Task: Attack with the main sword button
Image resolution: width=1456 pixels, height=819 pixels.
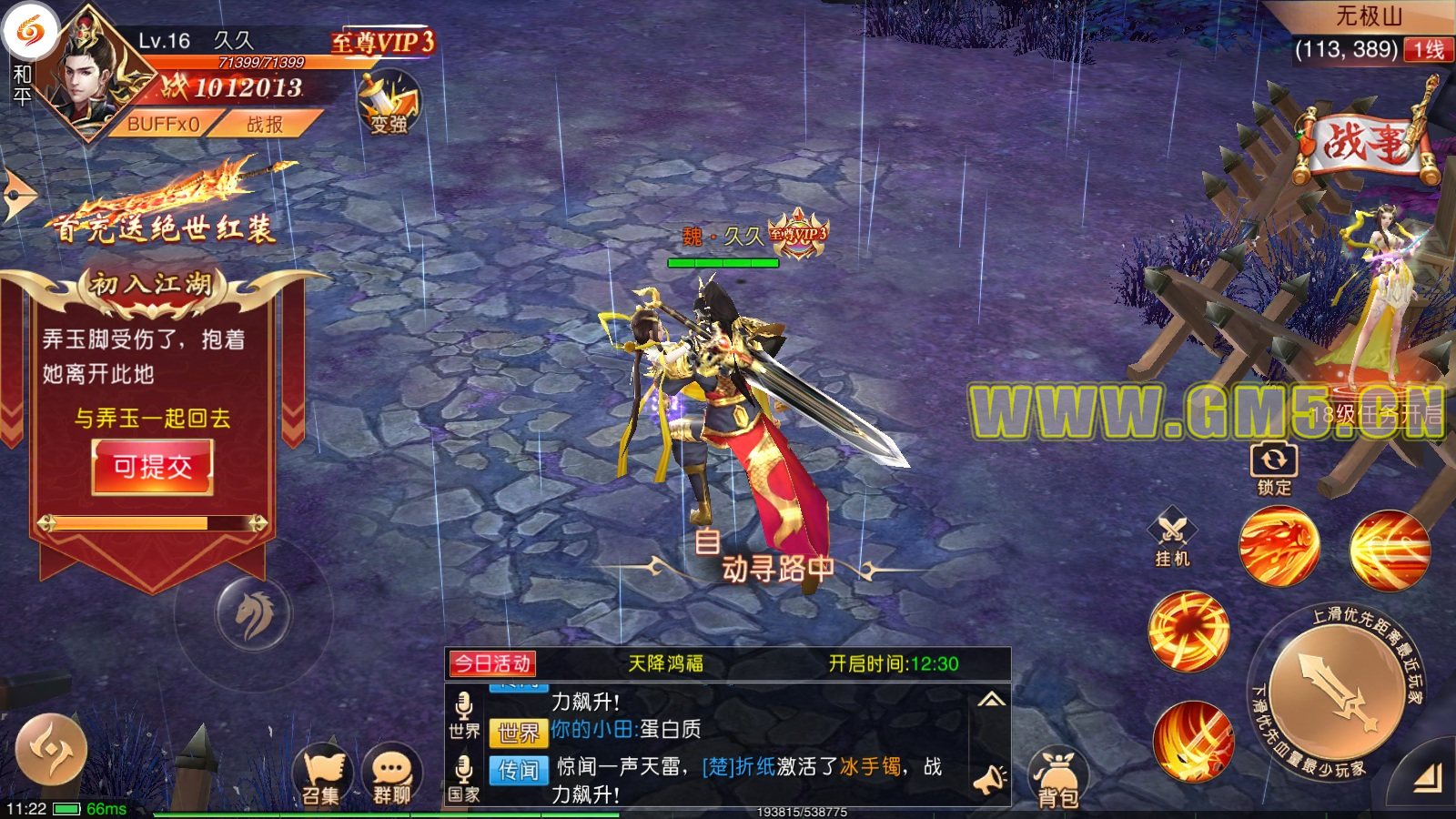Action: click(x=1336, y=693)
